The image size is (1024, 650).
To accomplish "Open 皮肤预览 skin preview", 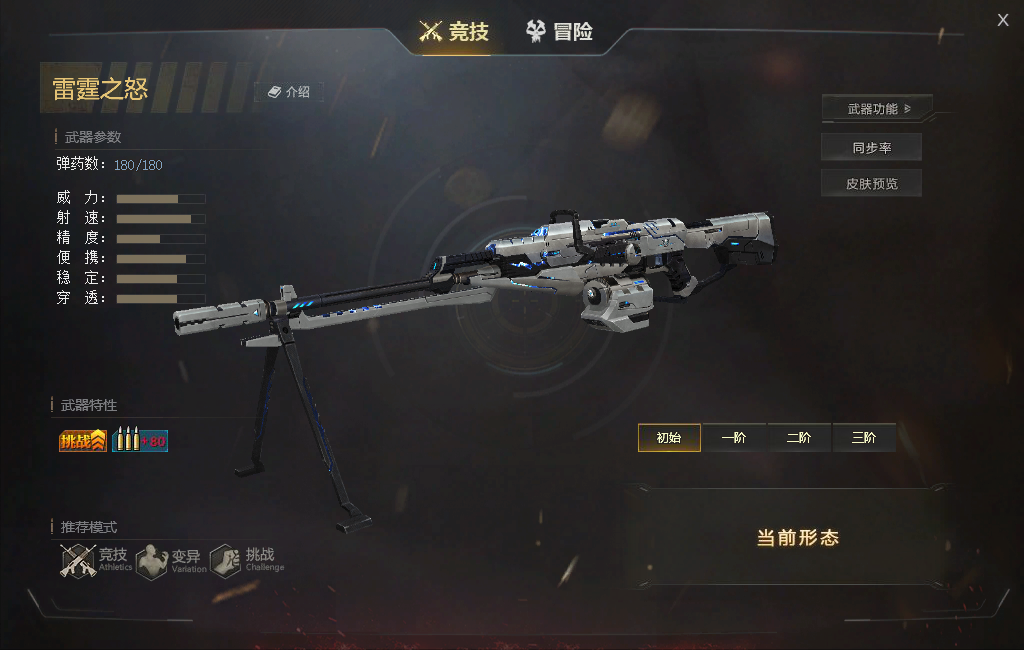I will pos(871,184).
